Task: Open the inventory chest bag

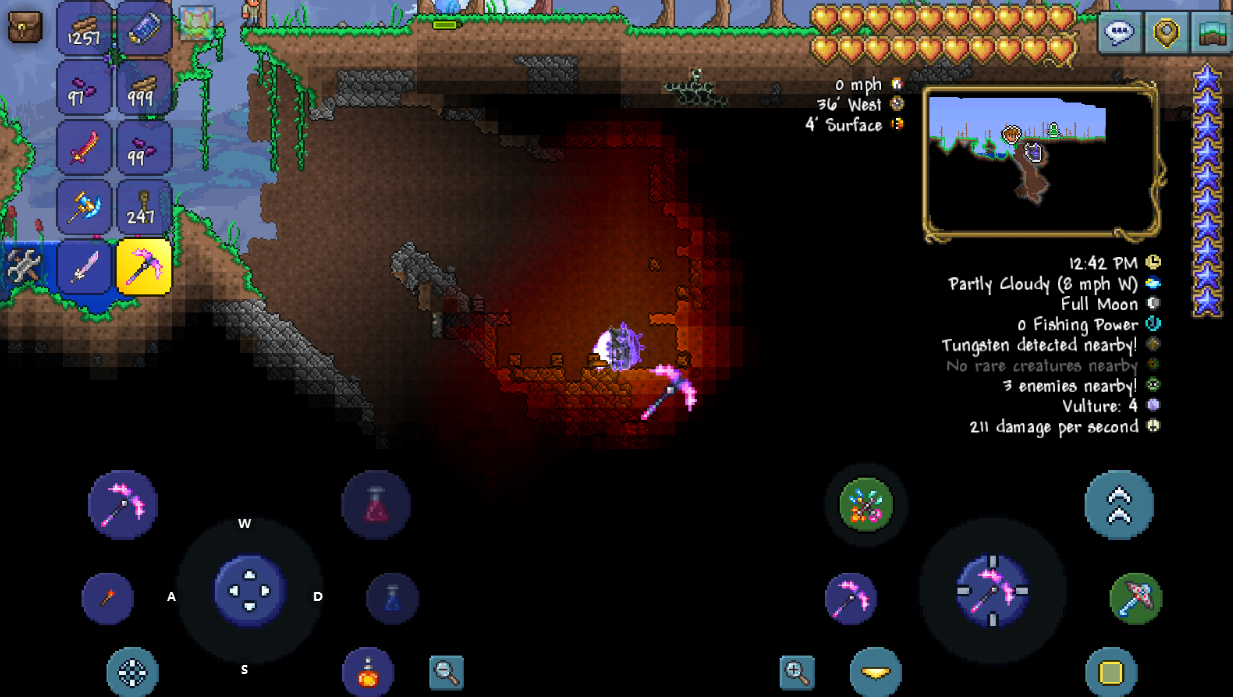Action: (25, 27)
